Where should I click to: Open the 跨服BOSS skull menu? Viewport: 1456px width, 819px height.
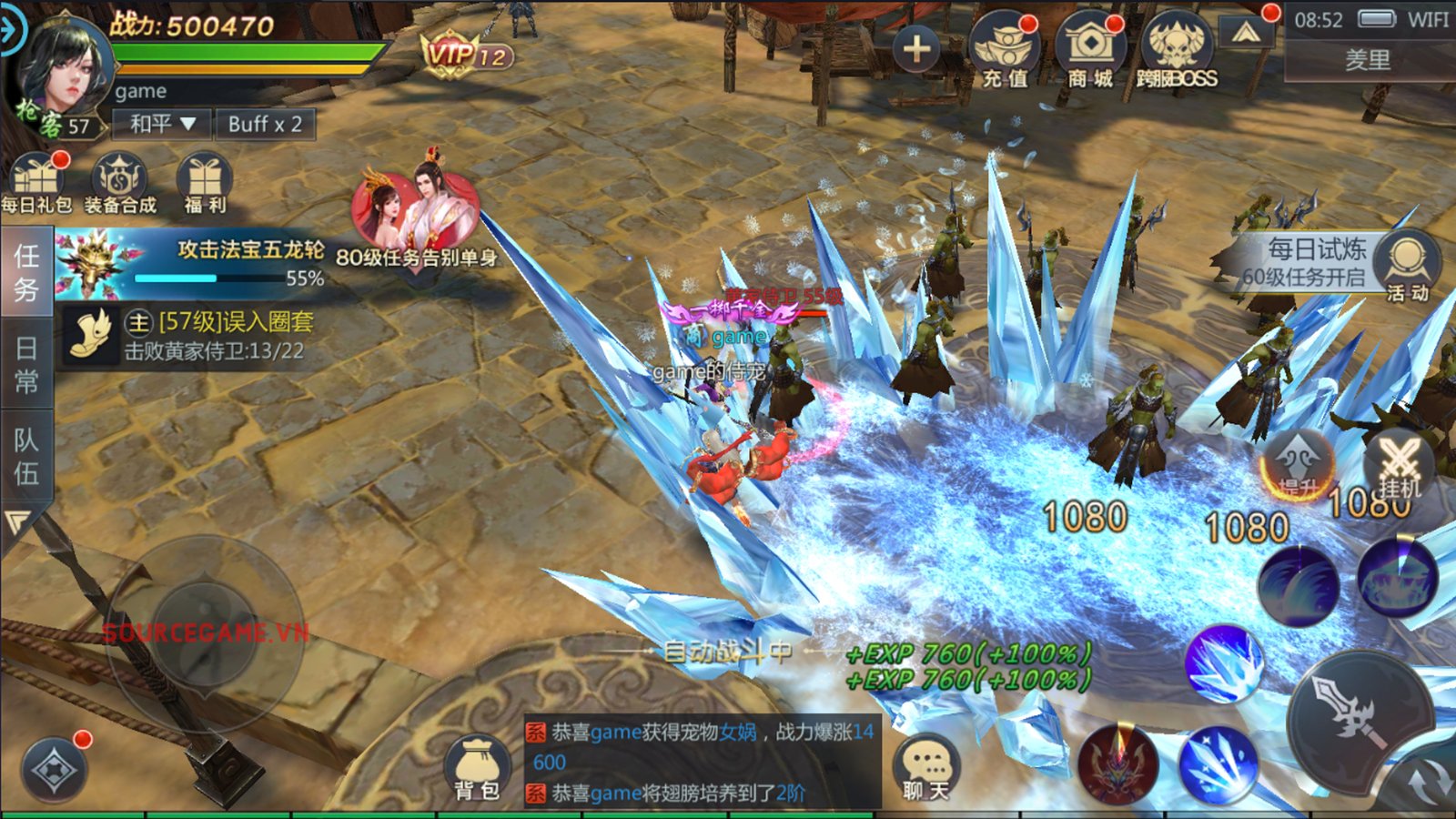tap(1177, 51)
